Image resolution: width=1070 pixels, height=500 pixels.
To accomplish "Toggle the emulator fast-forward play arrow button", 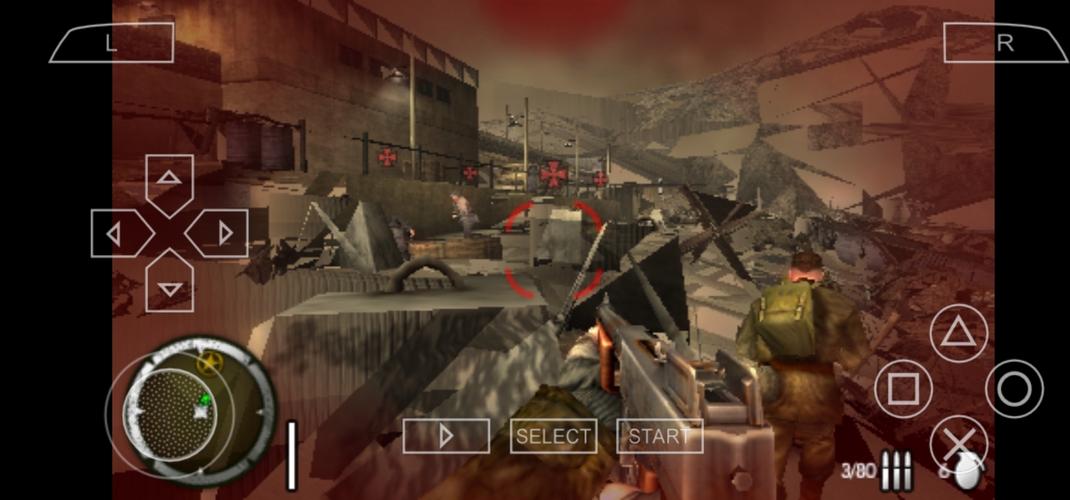I will click(x=446, y=436).
